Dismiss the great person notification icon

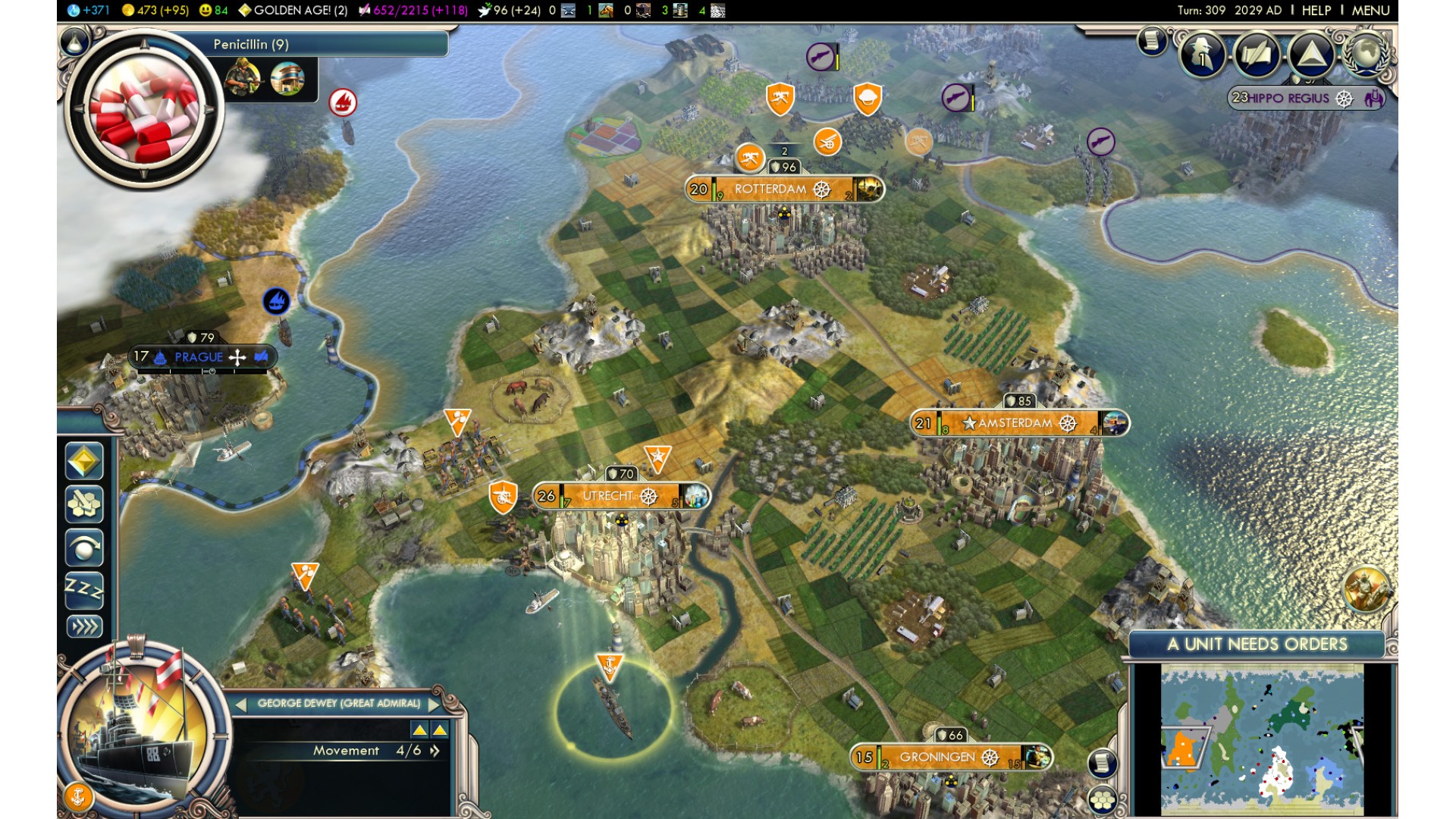[1367, 588]
